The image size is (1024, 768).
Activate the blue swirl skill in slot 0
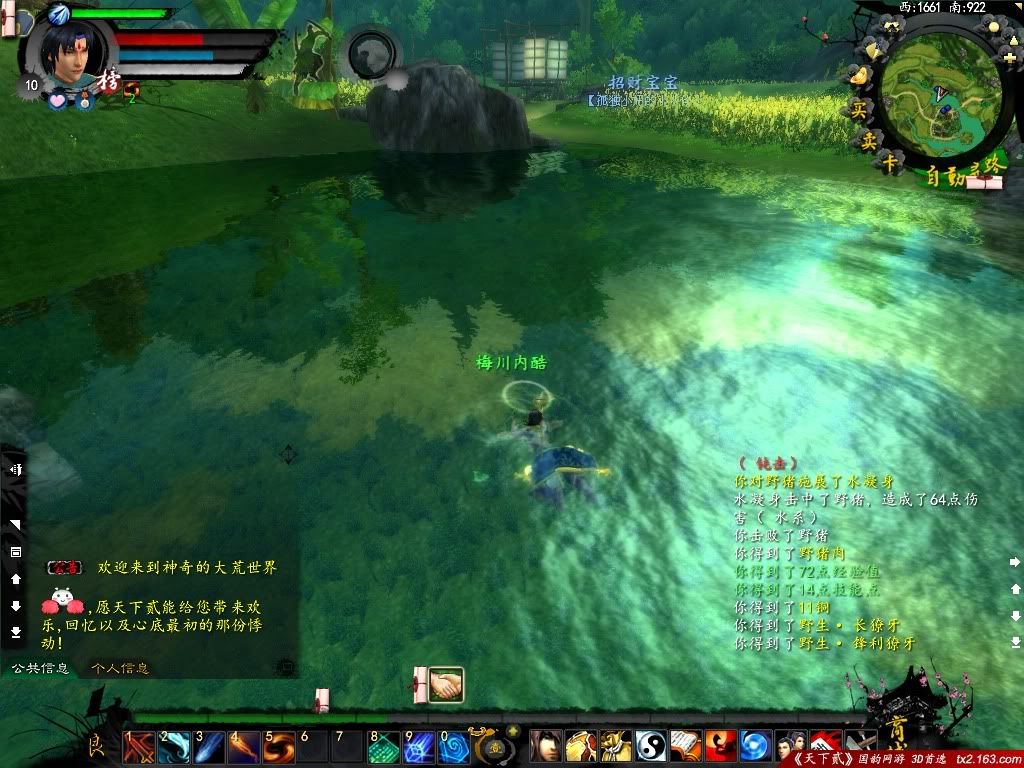(x=454, y=747)
